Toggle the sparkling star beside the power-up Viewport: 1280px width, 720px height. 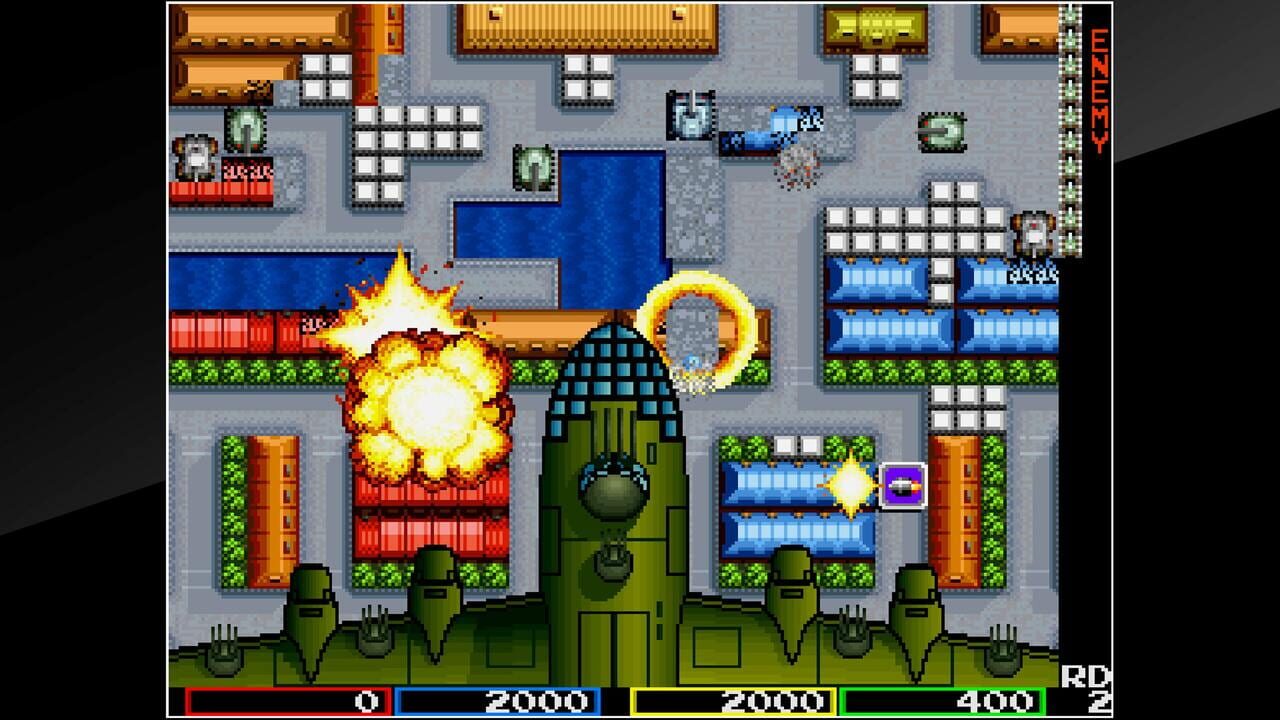click(x=850, y=485)
